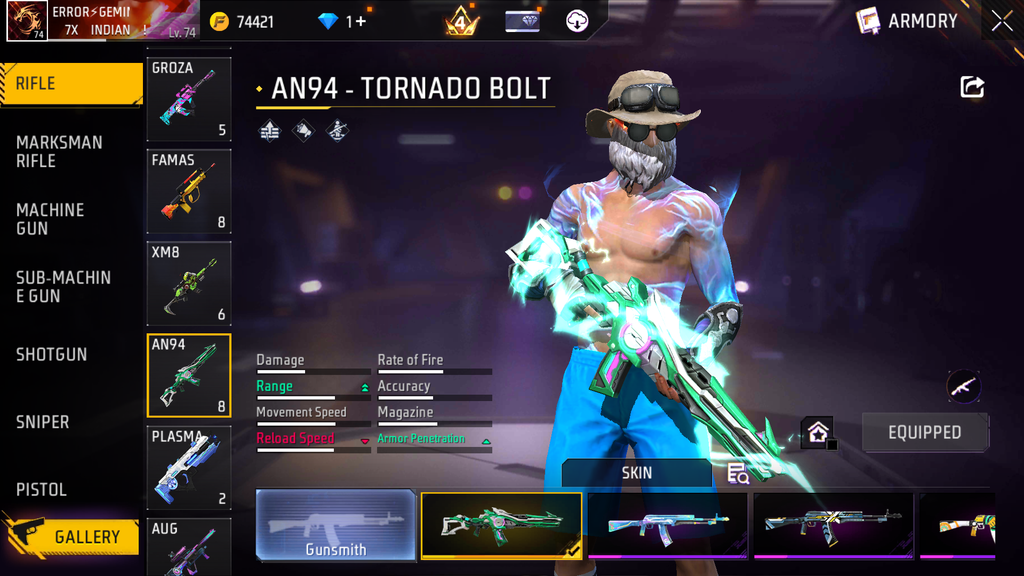Share the AN94 Tornado Bolt skin
This screenshot has height=576, width=1024.
[972, 87]
